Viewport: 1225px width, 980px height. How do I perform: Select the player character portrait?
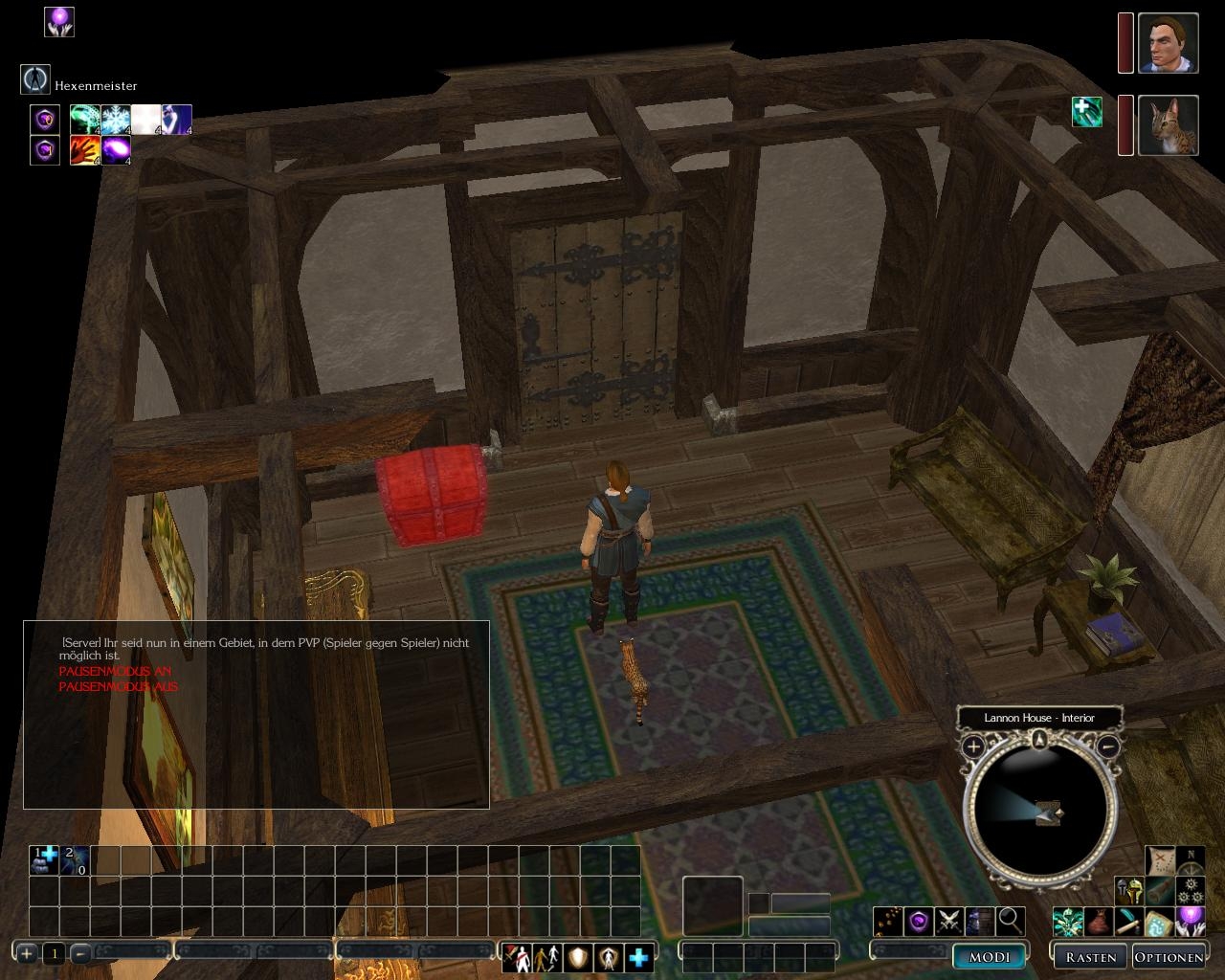click(1169, 43)
